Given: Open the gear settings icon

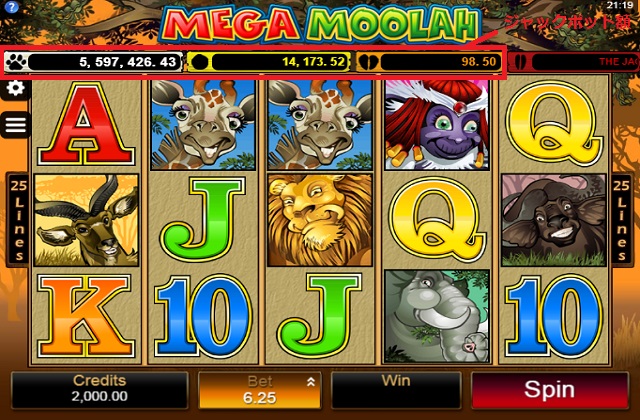Looking at the screenshot, I should click(15, 88).
